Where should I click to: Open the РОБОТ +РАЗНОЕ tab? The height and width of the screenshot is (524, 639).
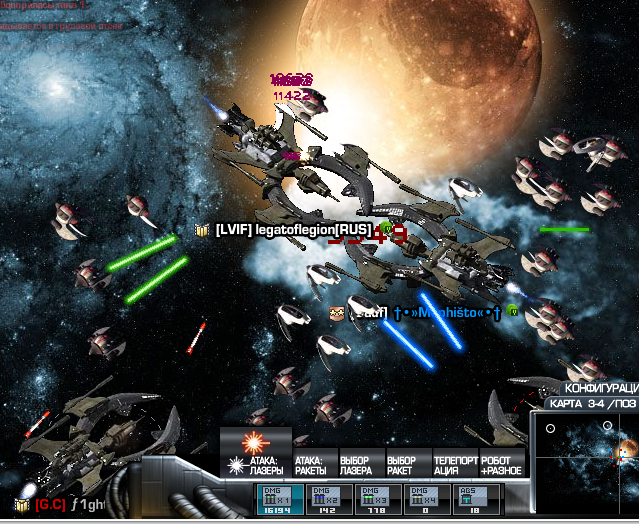pos(500,465)
